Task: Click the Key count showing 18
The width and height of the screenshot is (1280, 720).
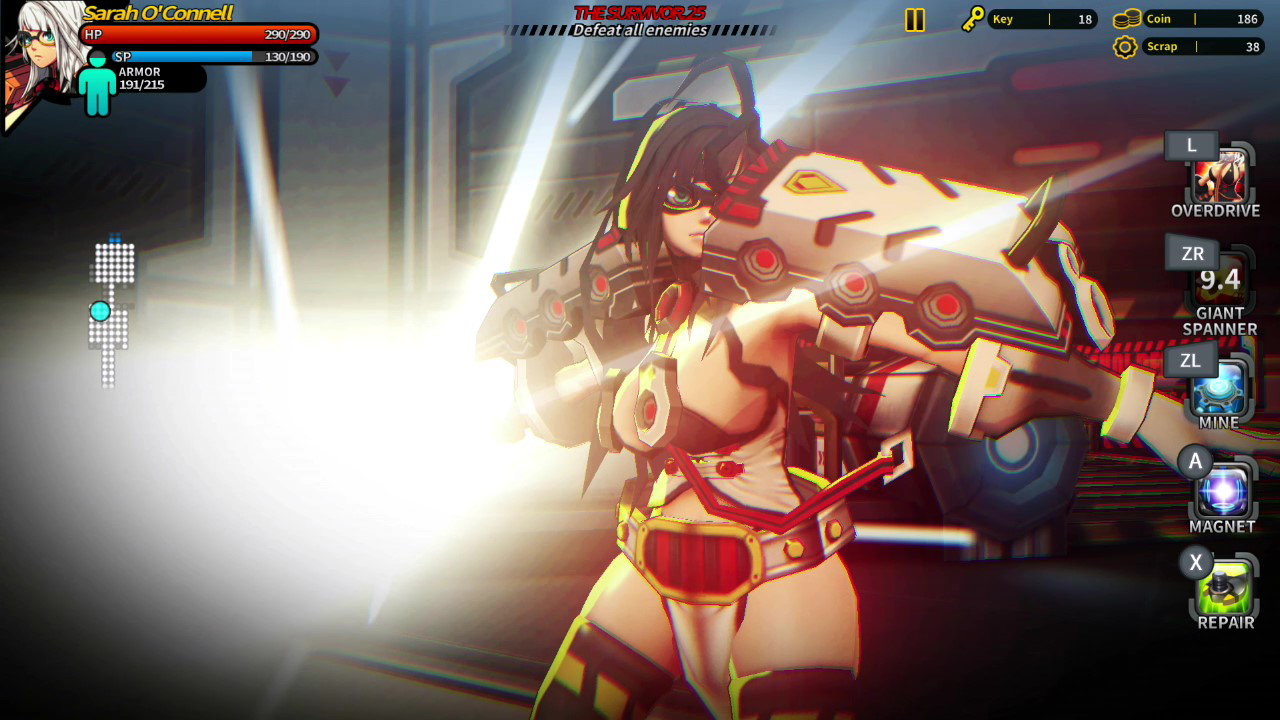Action: [1085, 18]
